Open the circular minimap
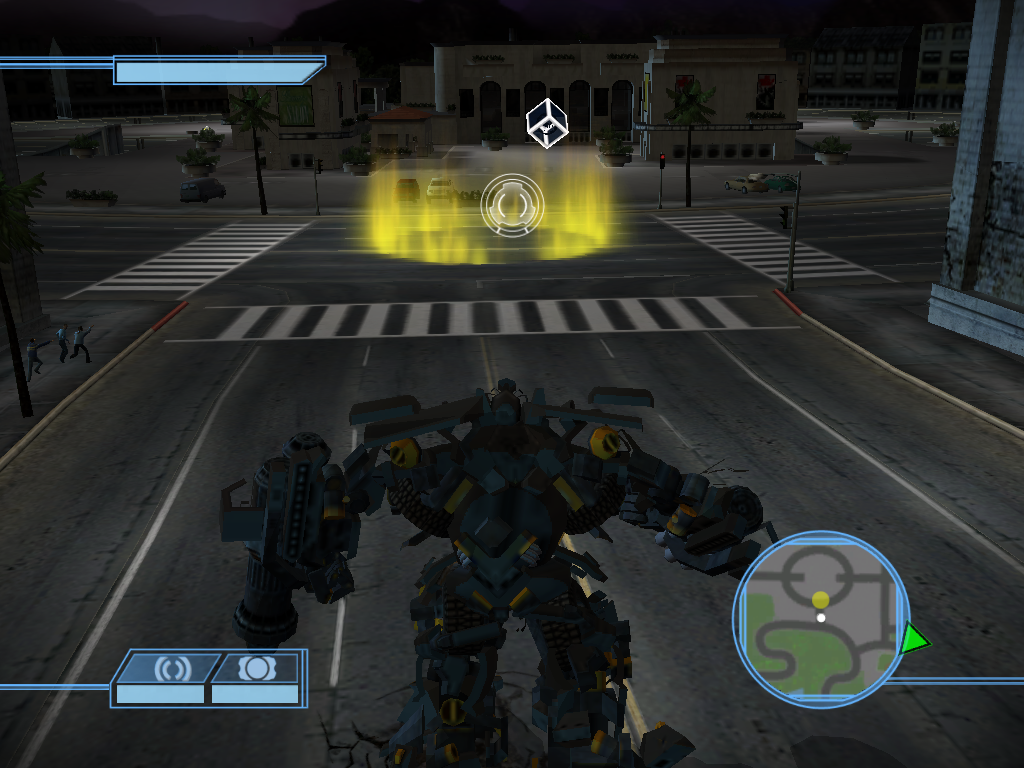Image resolution: width=1024 pixels, height=768 pixels. (x=821, y=620)
